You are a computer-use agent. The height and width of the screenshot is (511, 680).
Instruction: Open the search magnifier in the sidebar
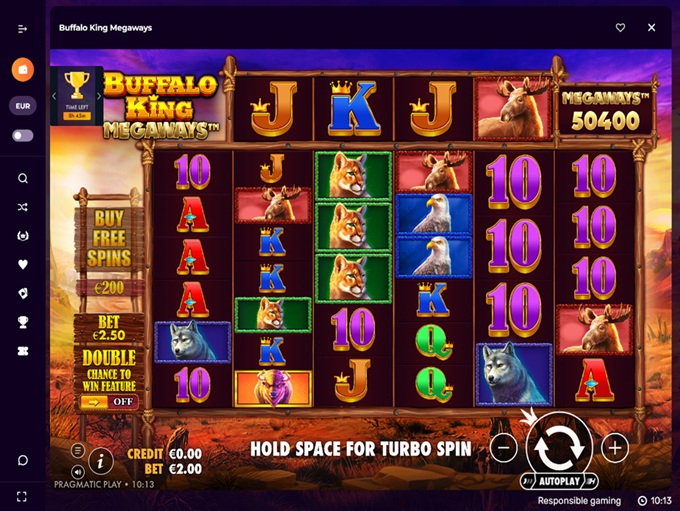pyautogui.click(x=22, y=178)
